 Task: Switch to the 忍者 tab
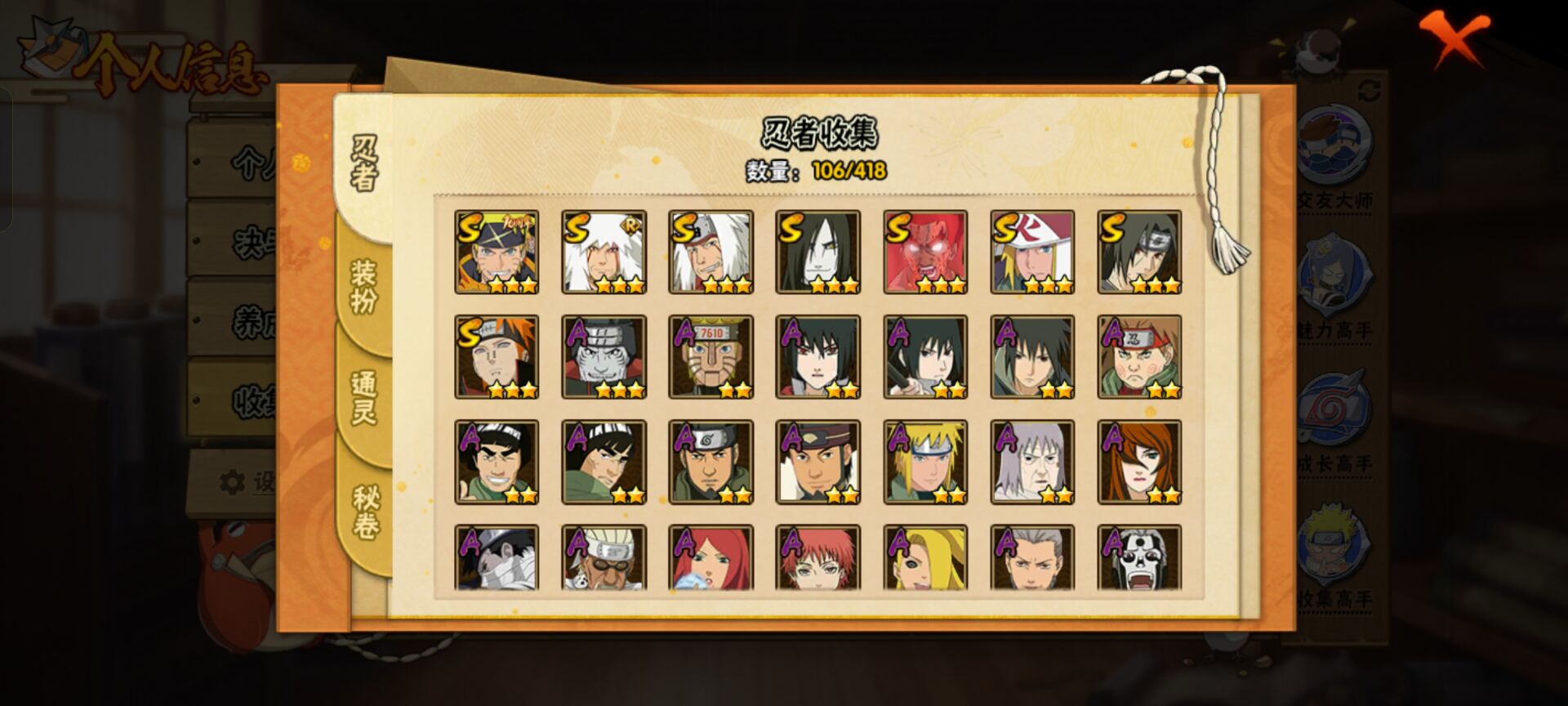coord(364,163)
